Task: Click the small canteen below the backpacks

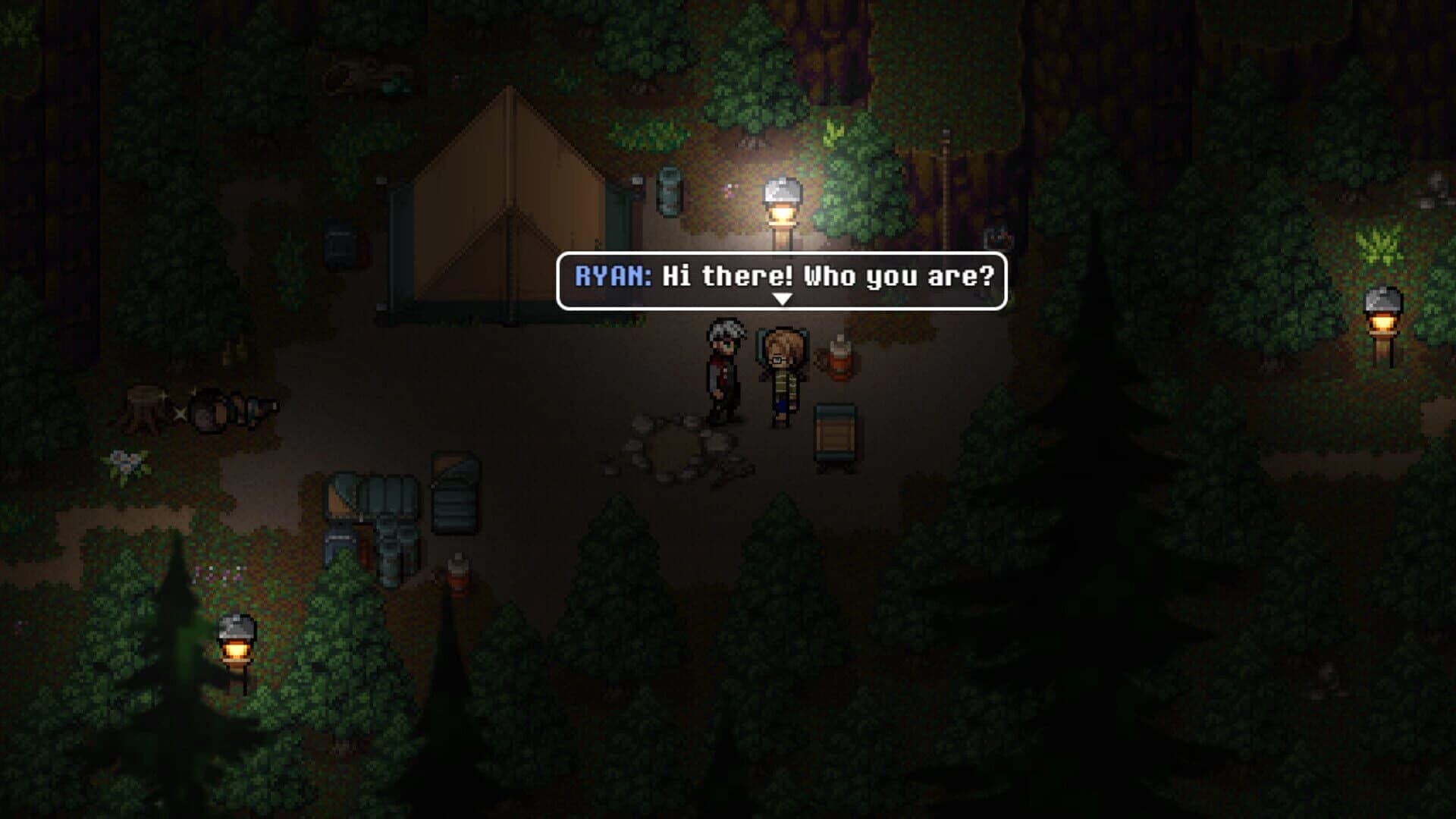Action: [457, 576]
